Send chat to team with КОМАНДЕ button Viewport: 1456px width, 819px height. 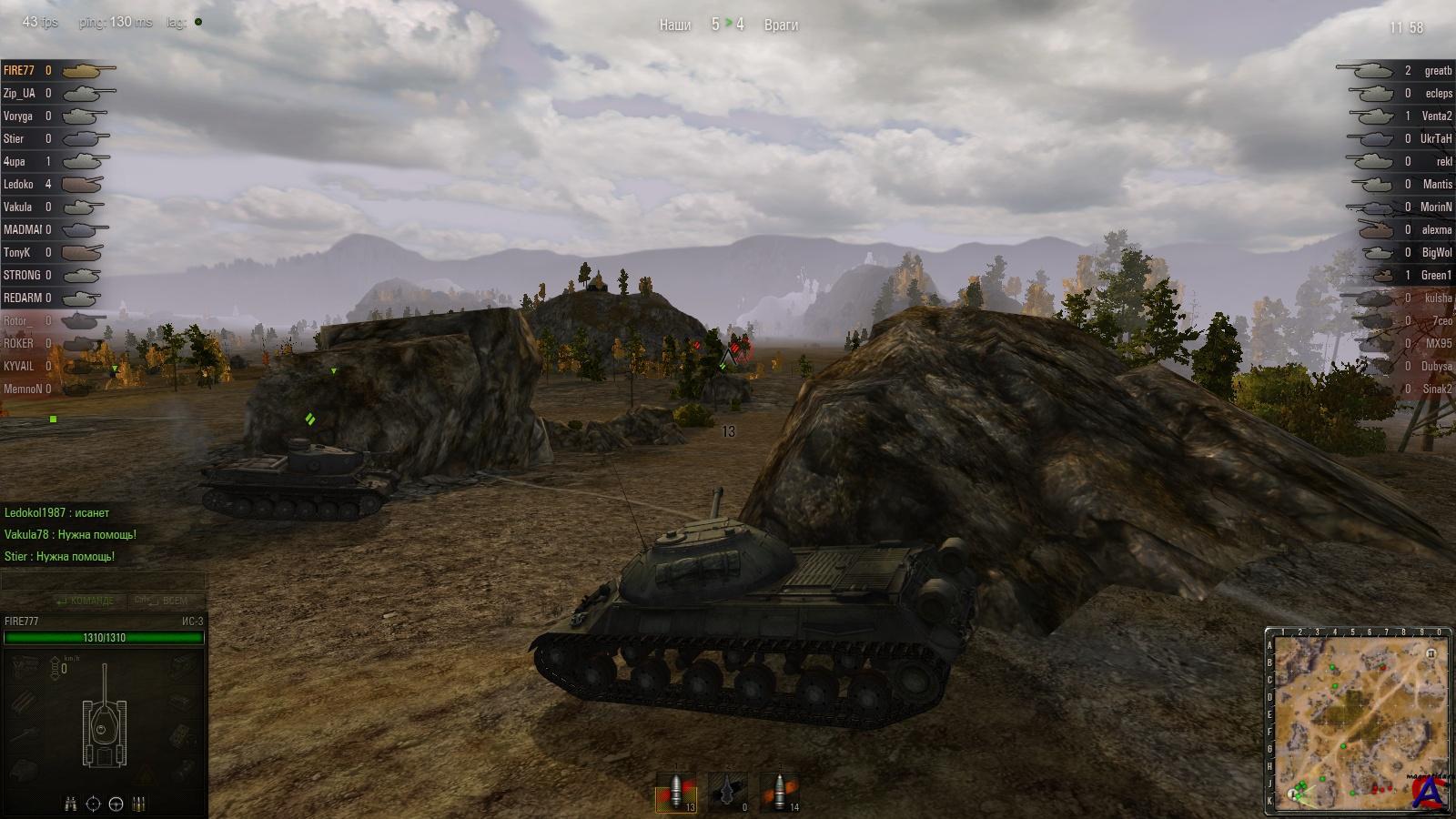[85, 601]
